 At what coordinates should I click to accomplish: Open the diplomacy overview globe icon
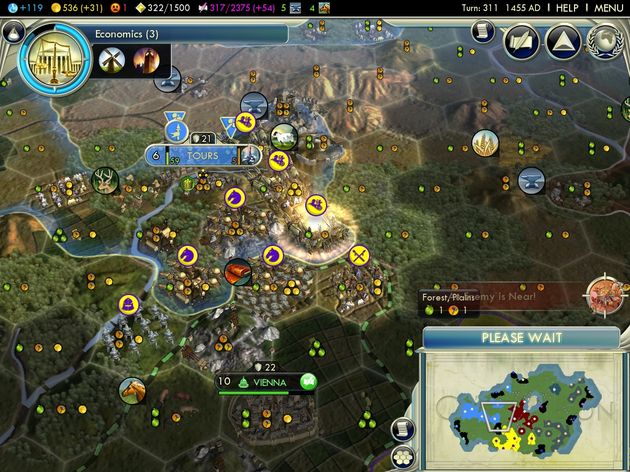[604, 40]
